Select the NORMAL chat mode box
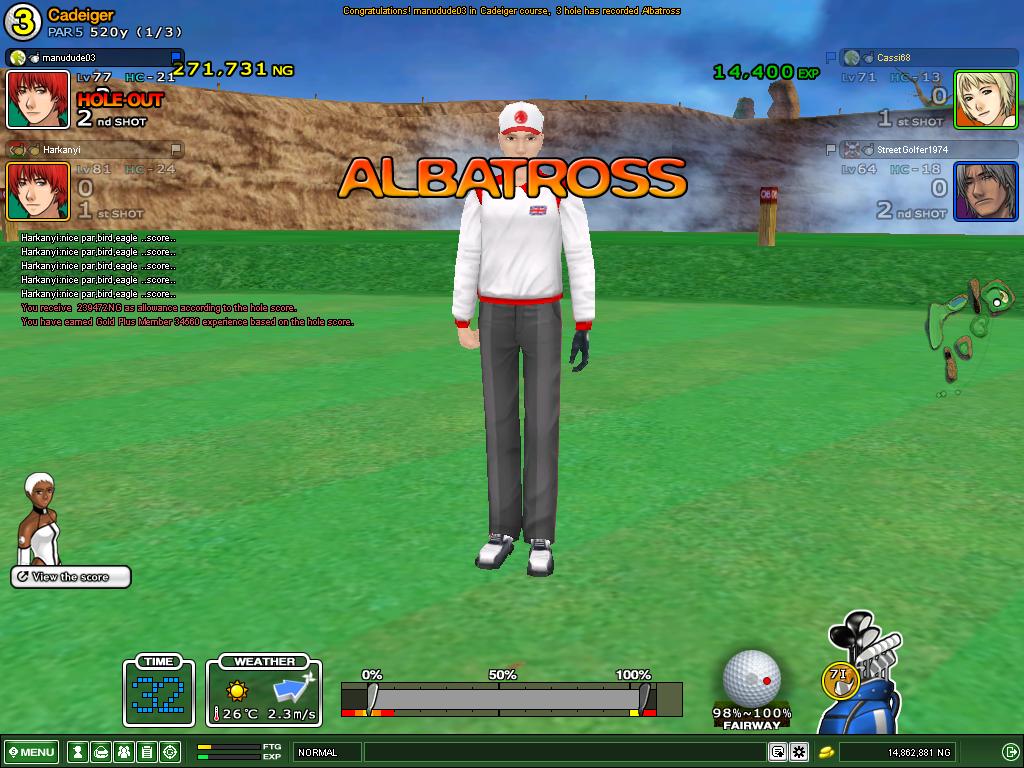 click(x=326, y=752)
